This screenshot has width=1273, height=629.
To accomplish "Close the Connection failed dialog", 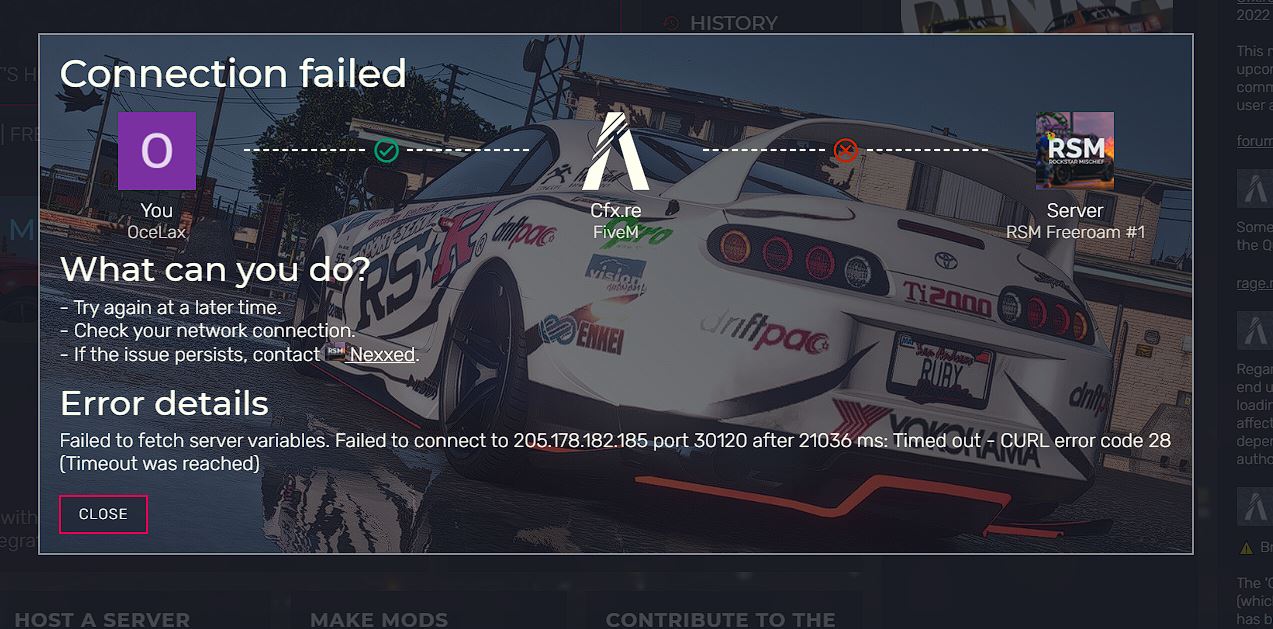I will (103, 514).
